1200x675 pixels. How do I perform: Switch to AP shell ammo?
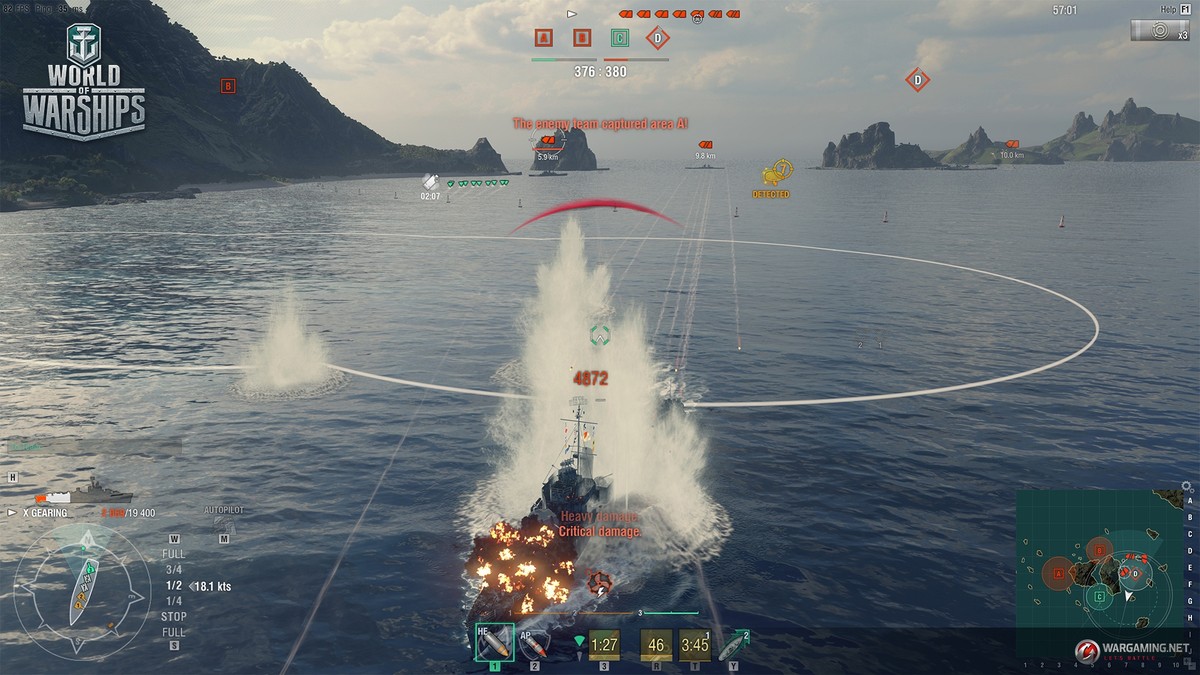pyautogui.click(x=534, y=643)
